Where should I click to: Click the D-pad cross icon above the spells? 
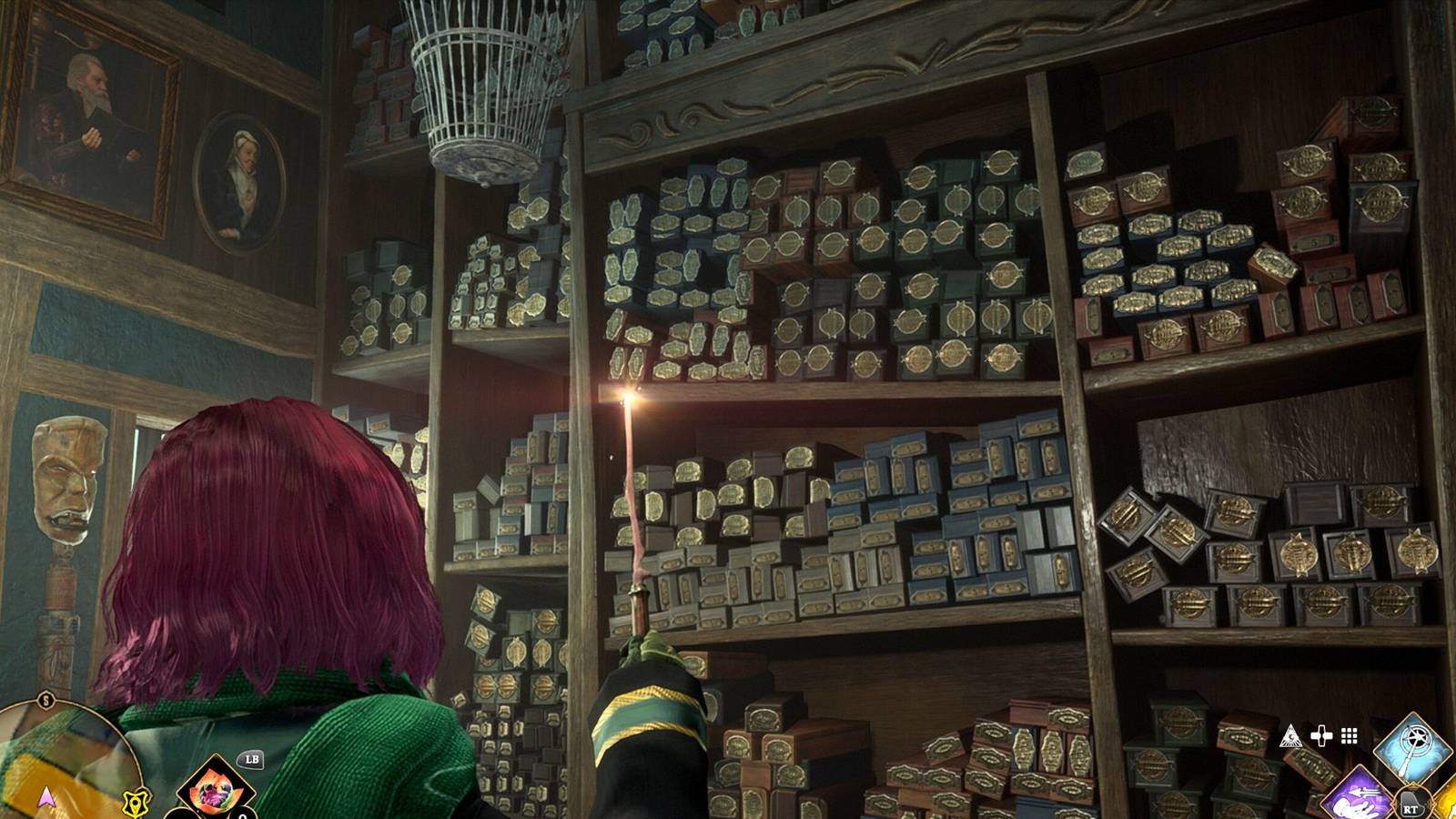(x=1321, y=735)
